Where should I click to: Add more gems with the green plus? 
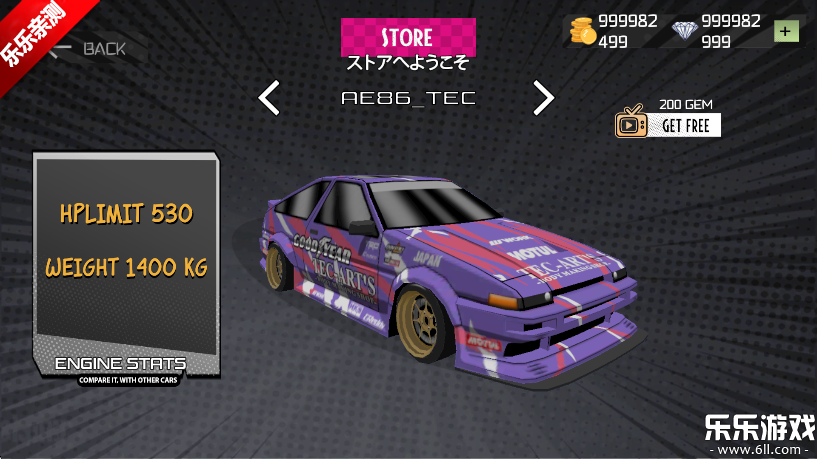787,31
